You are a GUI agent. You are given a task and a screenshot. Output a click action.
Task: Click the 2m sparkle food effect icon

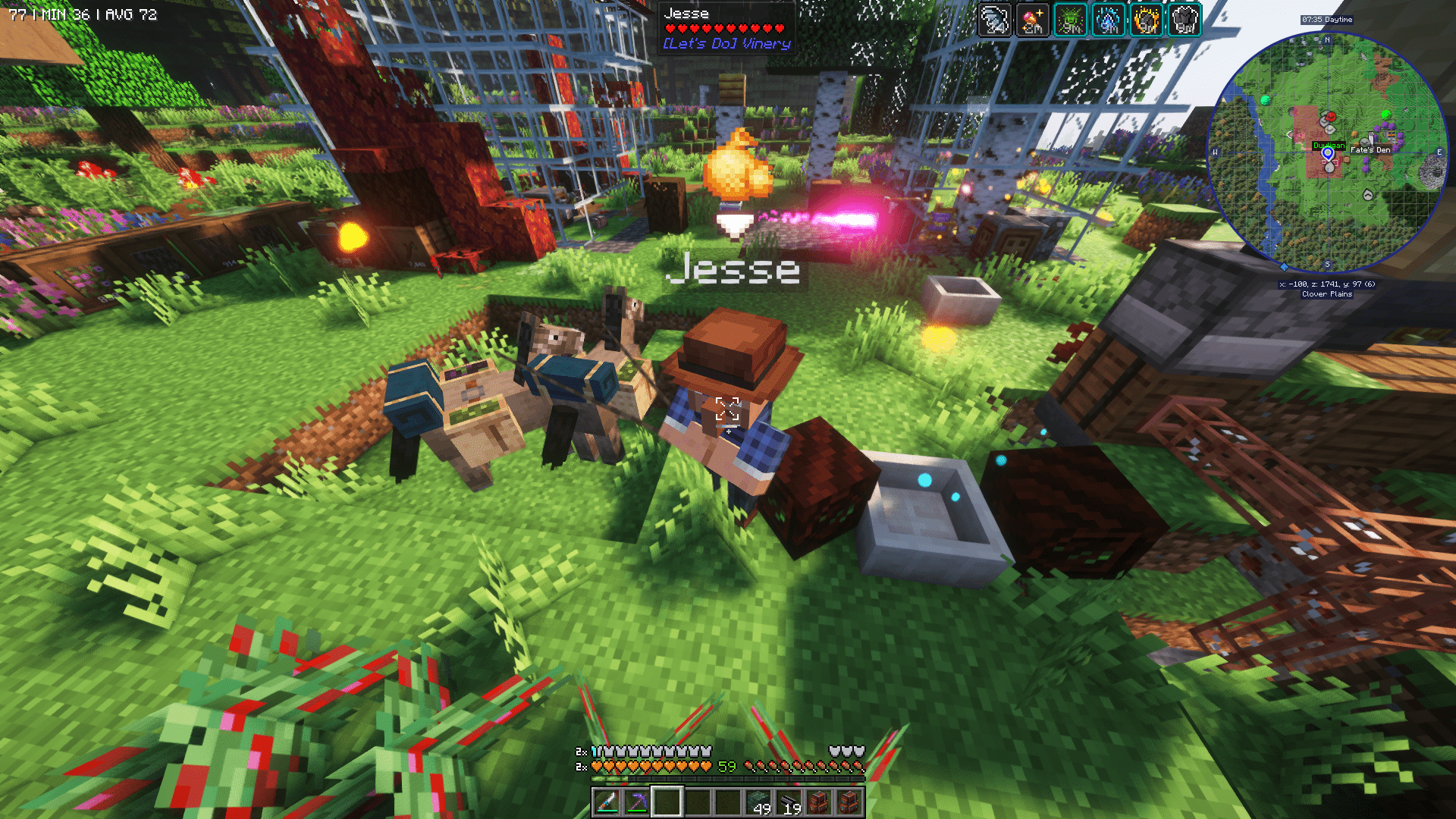coord(1033,21)
